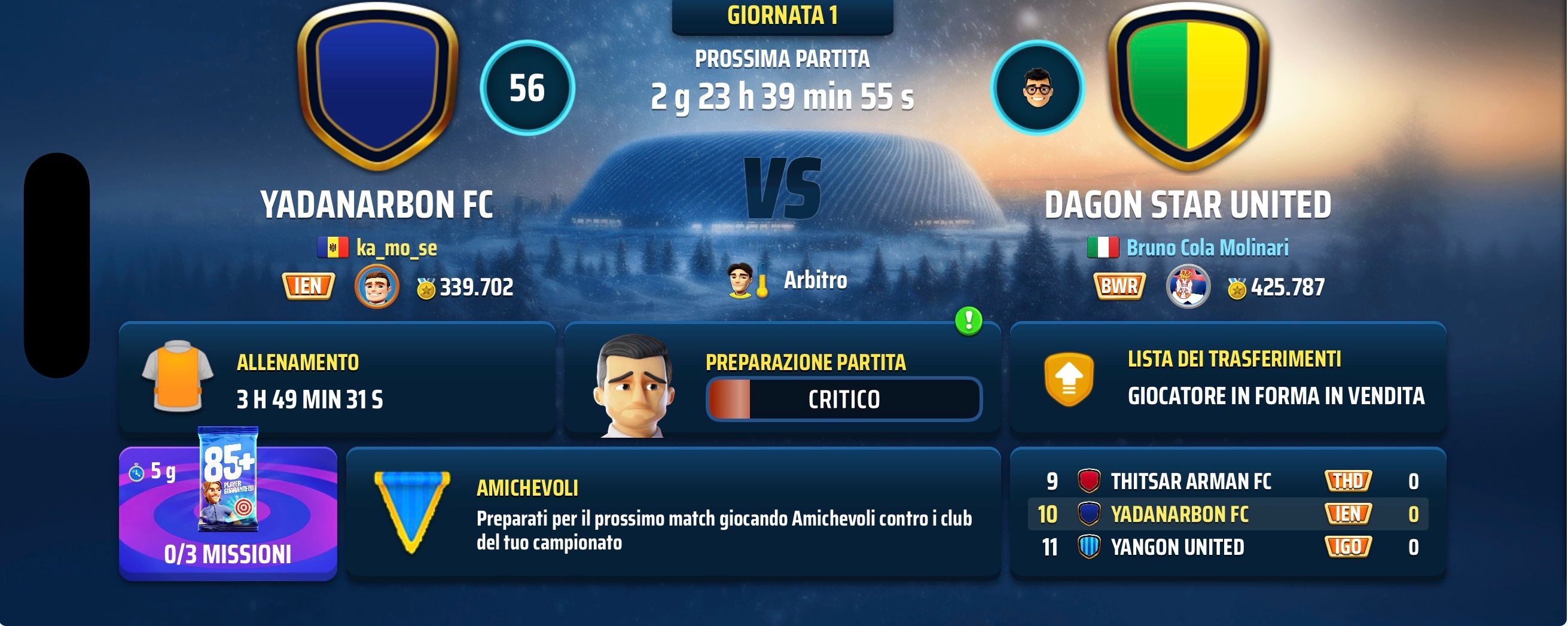Open the Allenamento training panel

click(337, 378)
